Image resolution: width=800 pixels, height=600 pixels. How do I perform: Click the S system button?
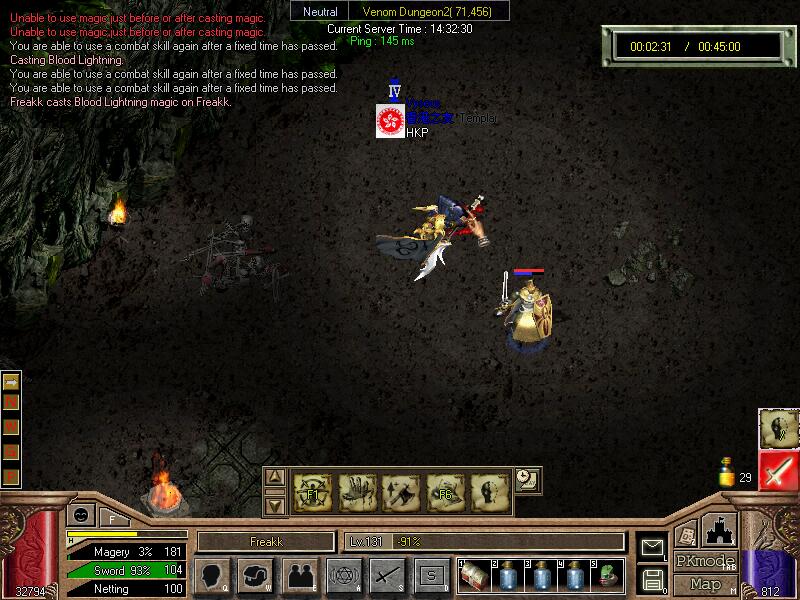tap(431, 575)
